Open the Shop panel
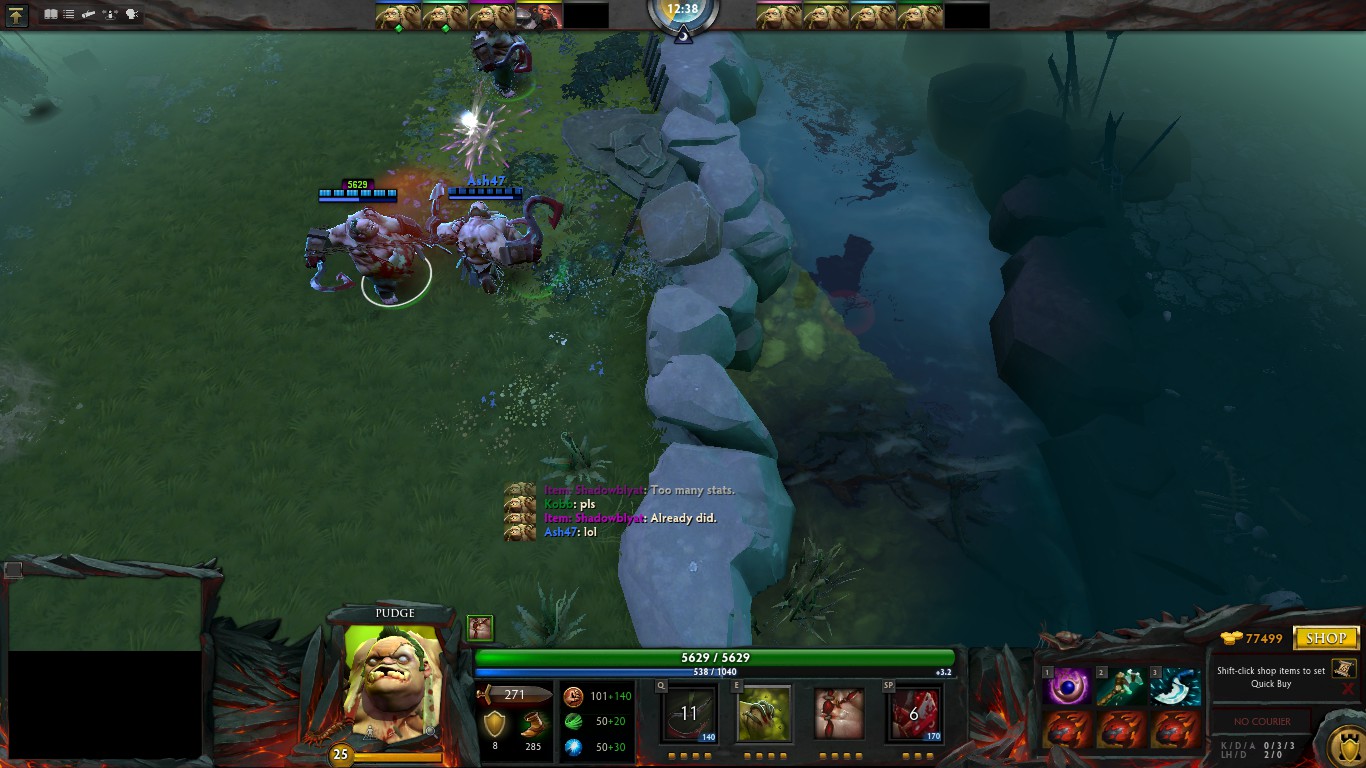 [1325, 638]
